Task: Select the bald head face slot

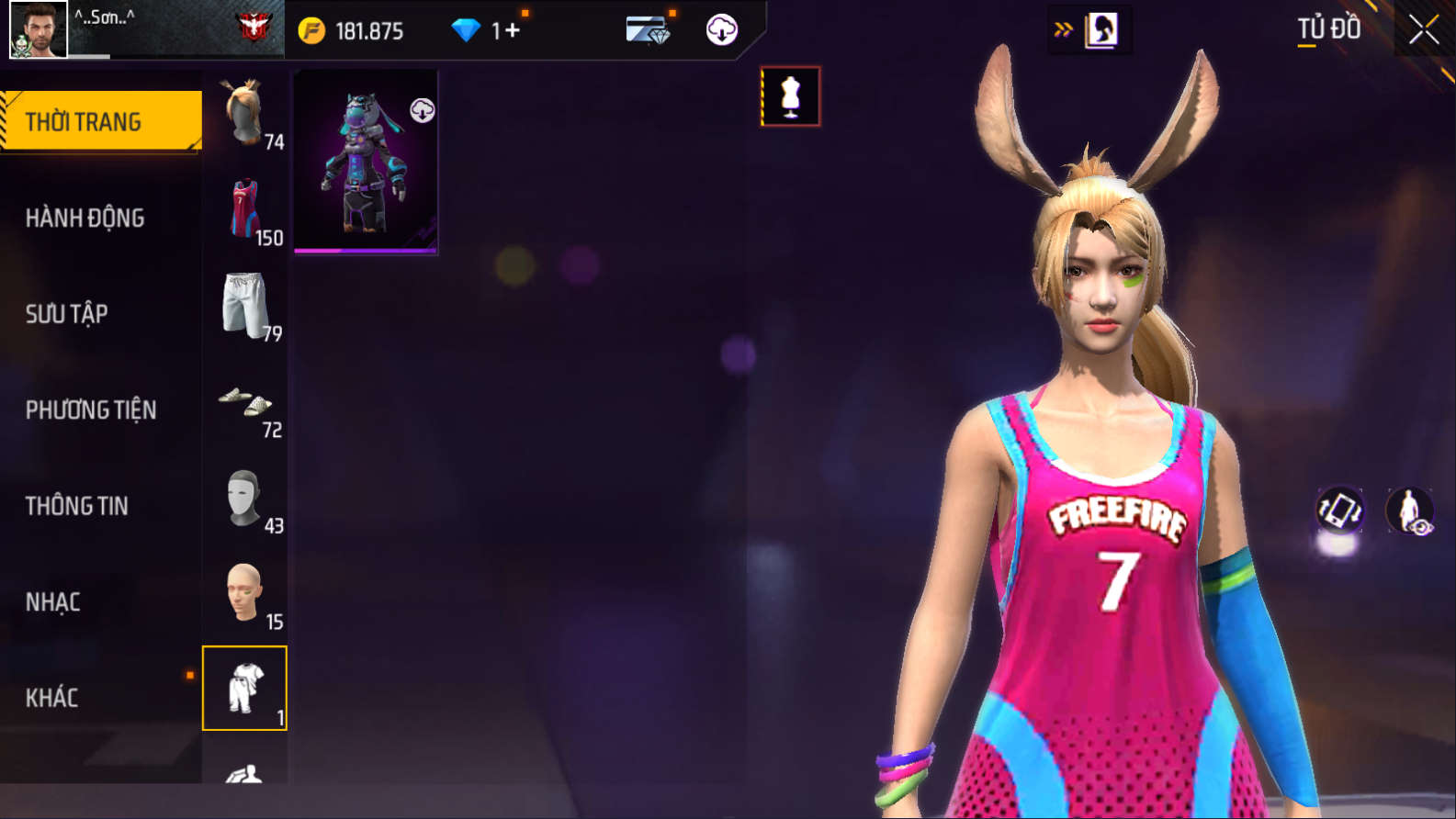Action: click(x=245, y=594)
